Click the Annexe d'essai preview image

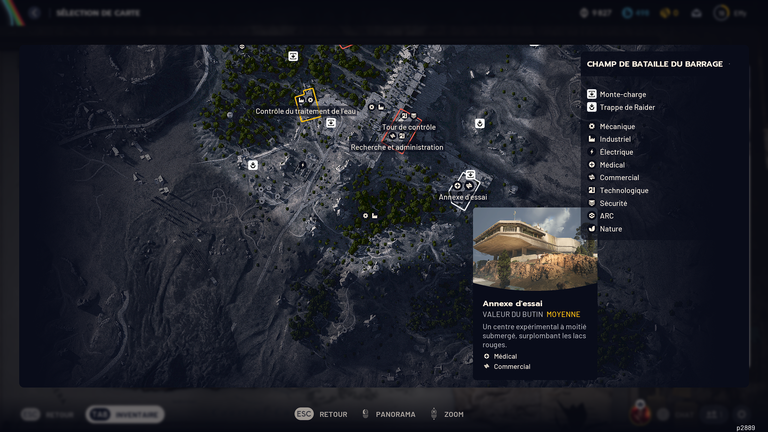pos(535,248)
